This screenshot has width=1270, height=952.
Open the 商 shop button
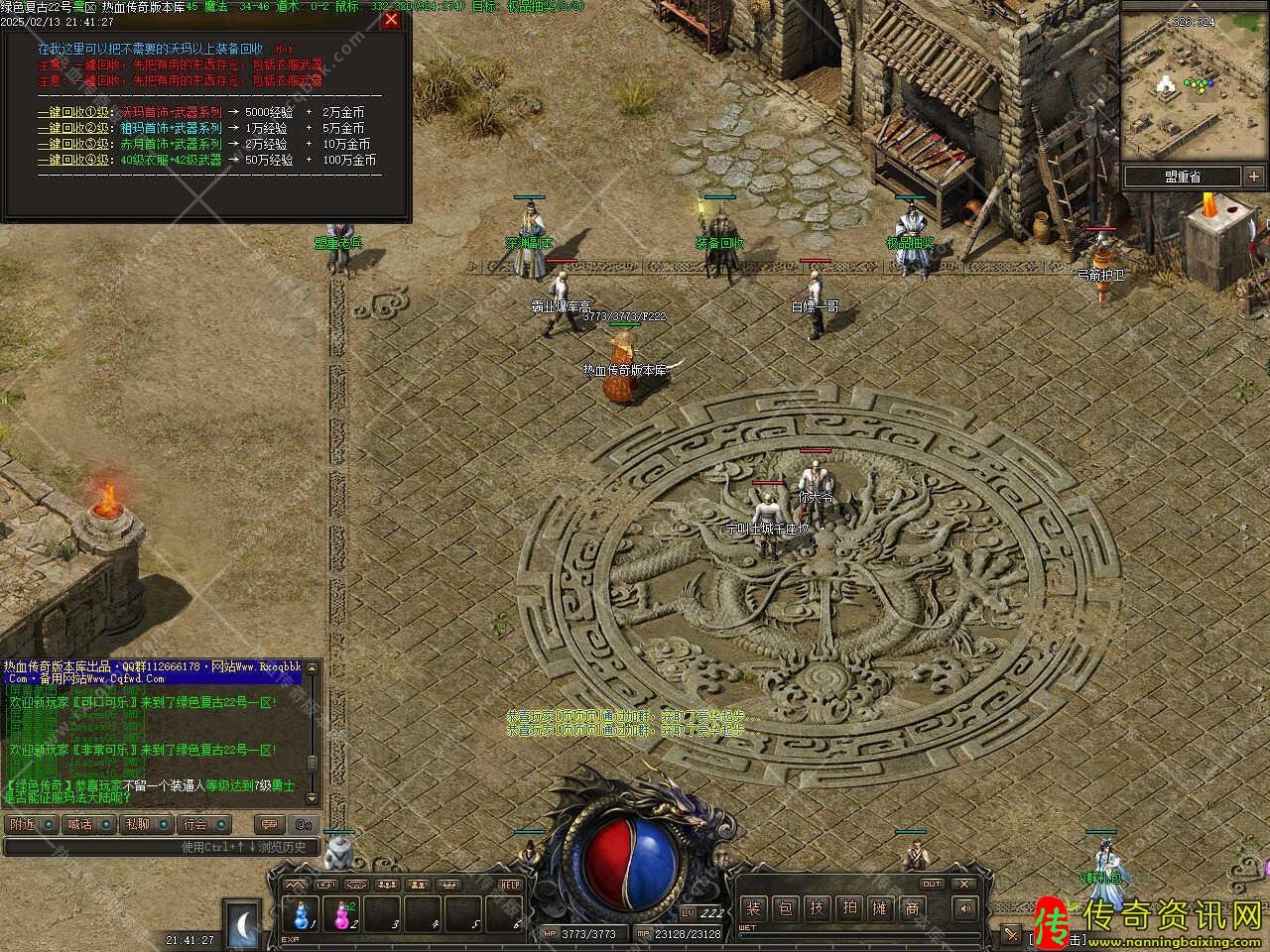click(x=912, y=907)
